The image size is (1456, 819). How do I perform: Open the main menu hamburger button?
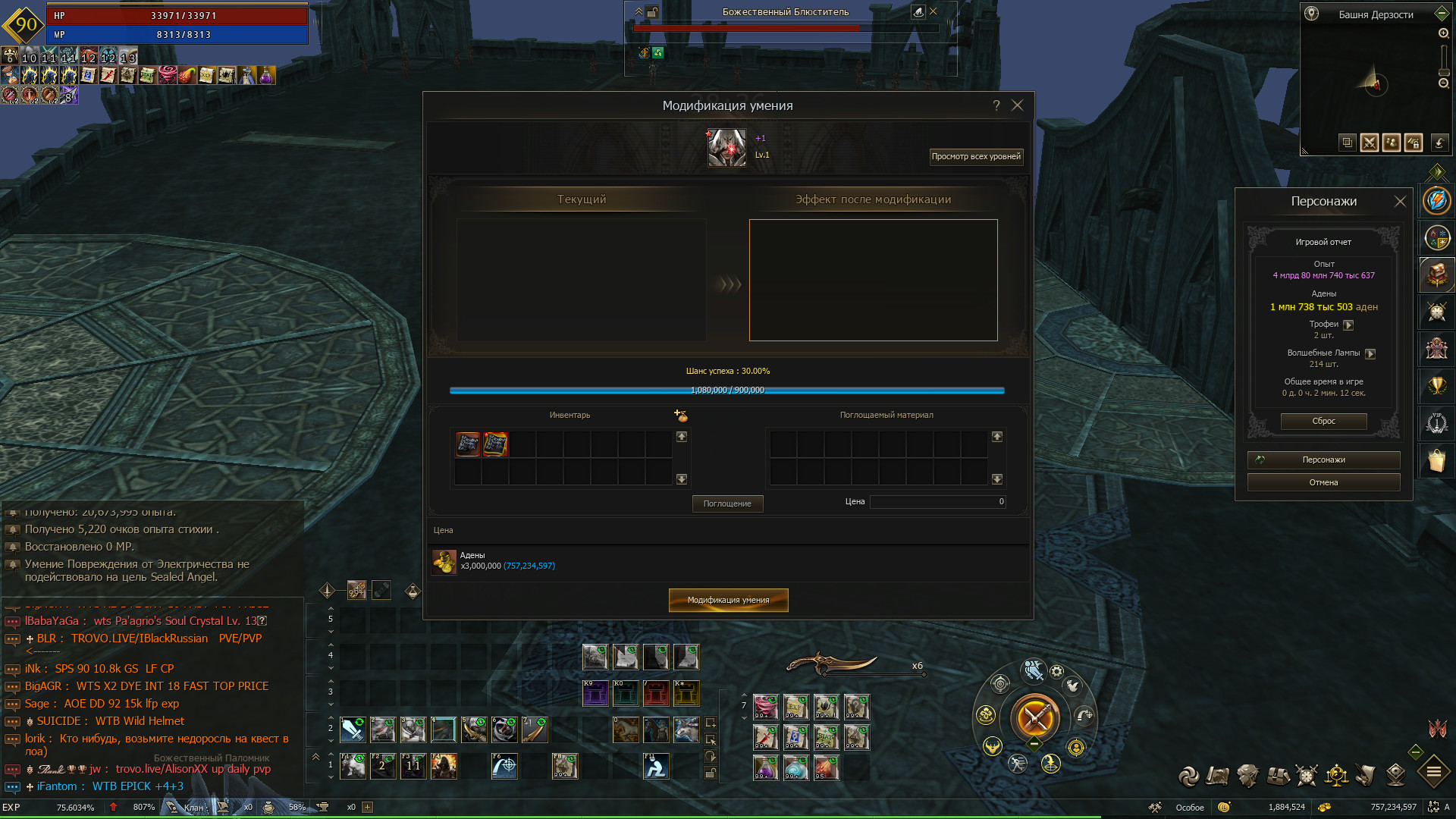[x=1434, y=773]
